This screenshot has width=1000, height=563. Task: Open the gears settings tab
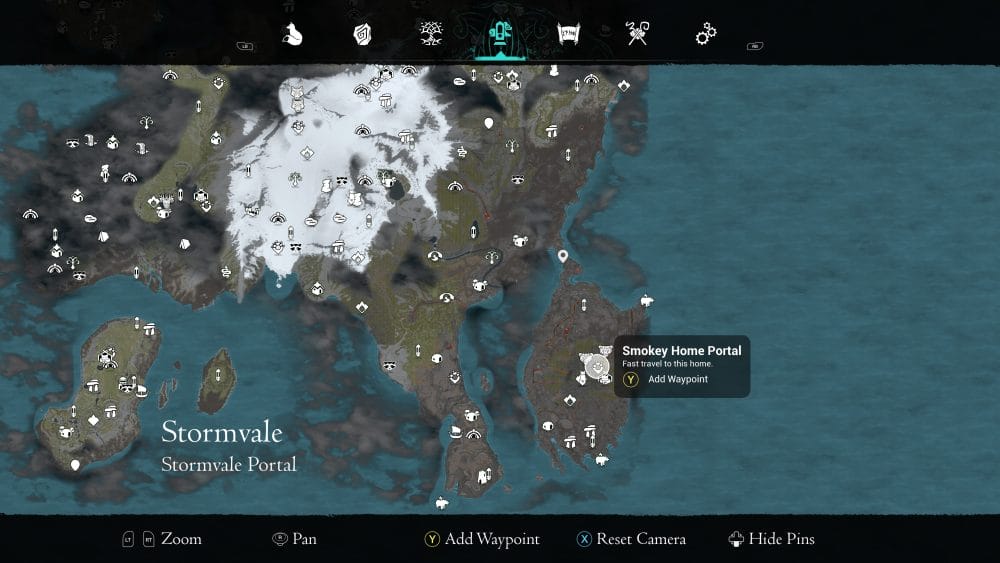(706, 35)
